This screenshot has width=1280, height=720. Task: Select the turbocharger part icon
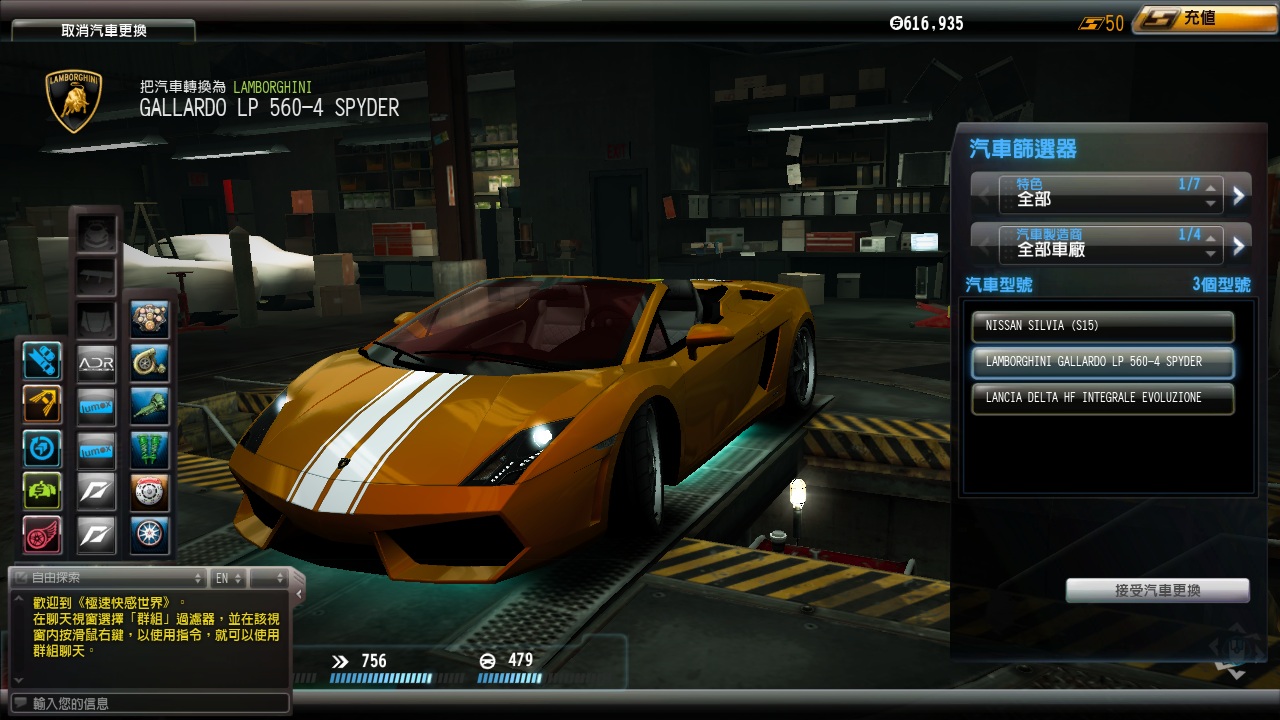(x=150, y=364)
